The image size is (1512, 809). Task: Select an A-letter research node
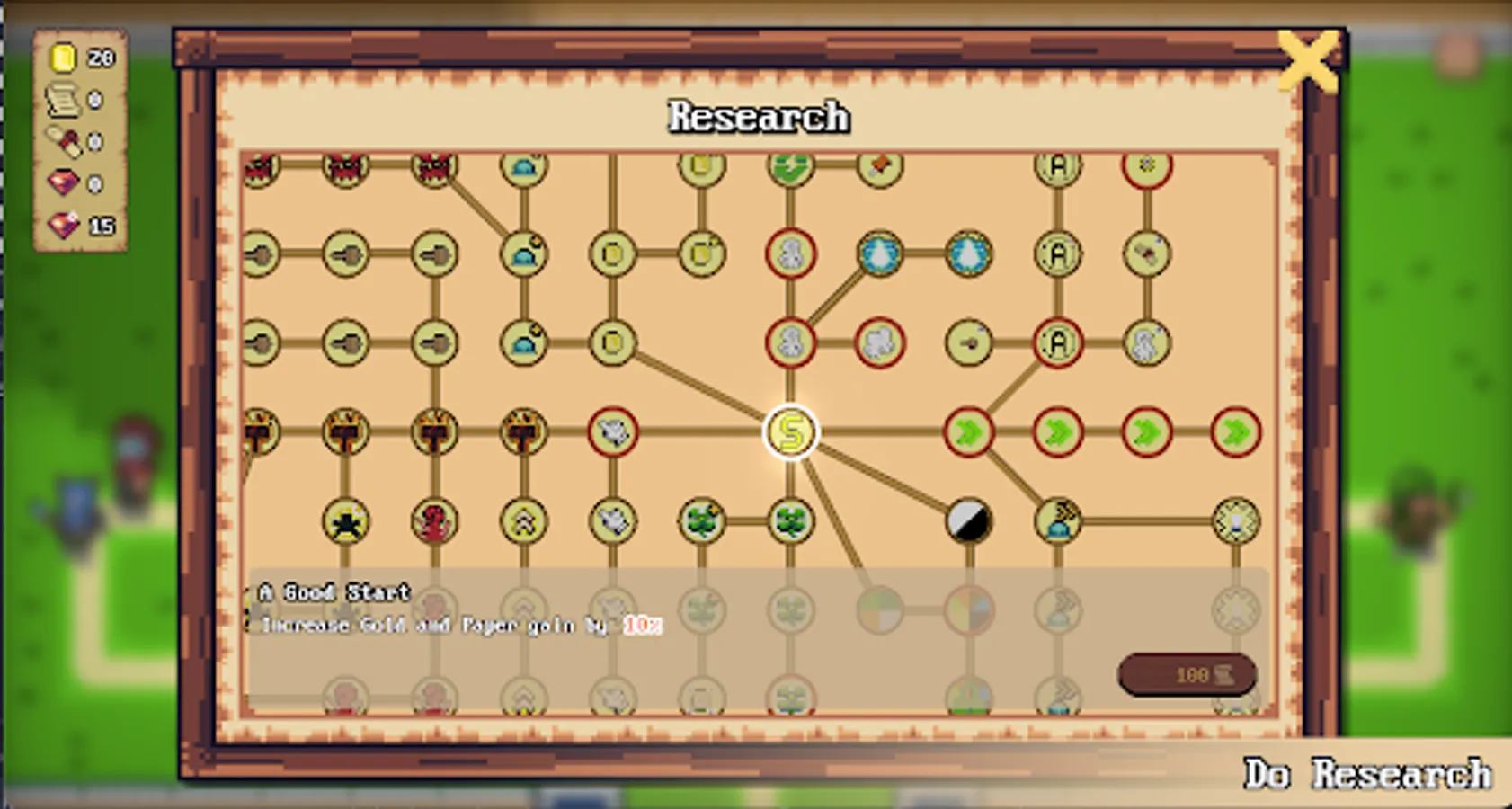(1056, 254)
